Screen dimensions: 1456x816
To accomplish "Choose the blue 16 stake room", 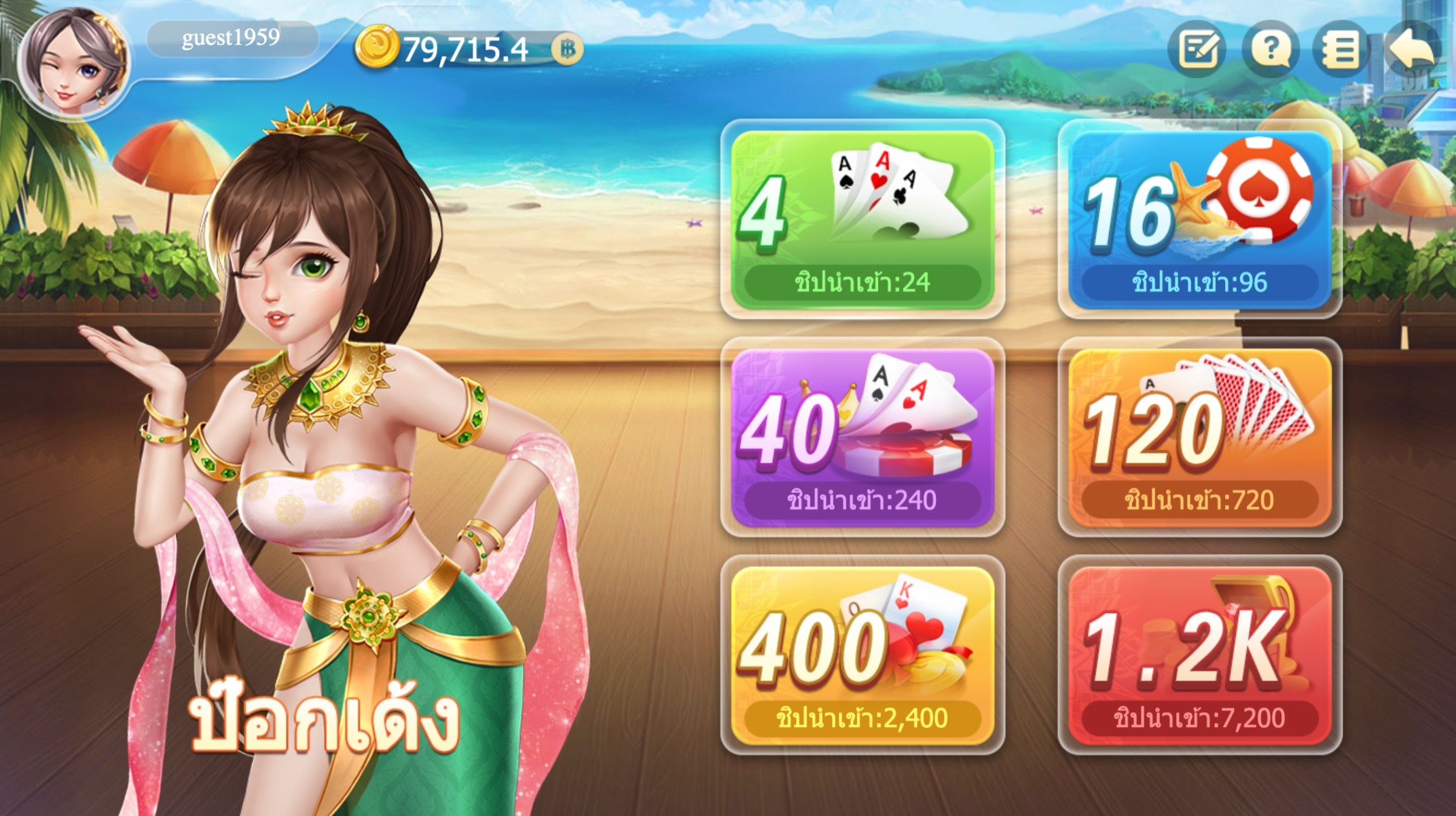I will coord(1199,219).
